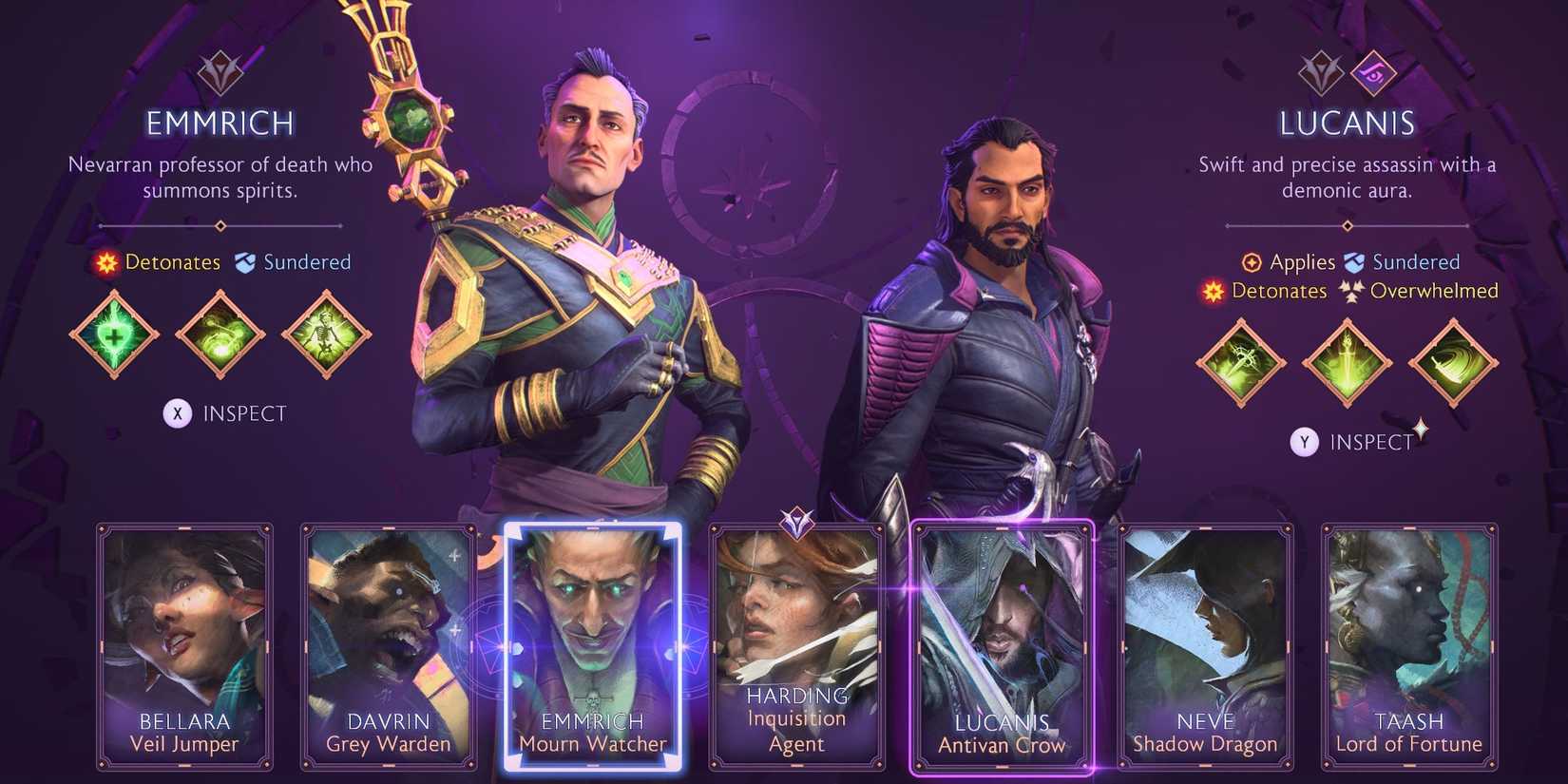Click the red class emblem above Emmrich's name
Image resolution: width=1568 pixels, height=784 pixels.
coord(219,74)
